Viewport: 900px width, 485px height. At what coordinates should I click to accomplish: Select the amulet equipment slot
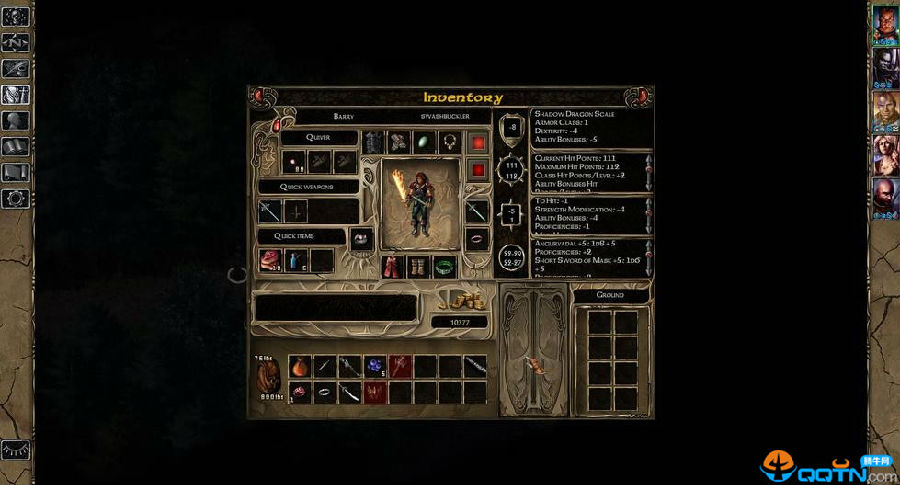coord(450,142)
